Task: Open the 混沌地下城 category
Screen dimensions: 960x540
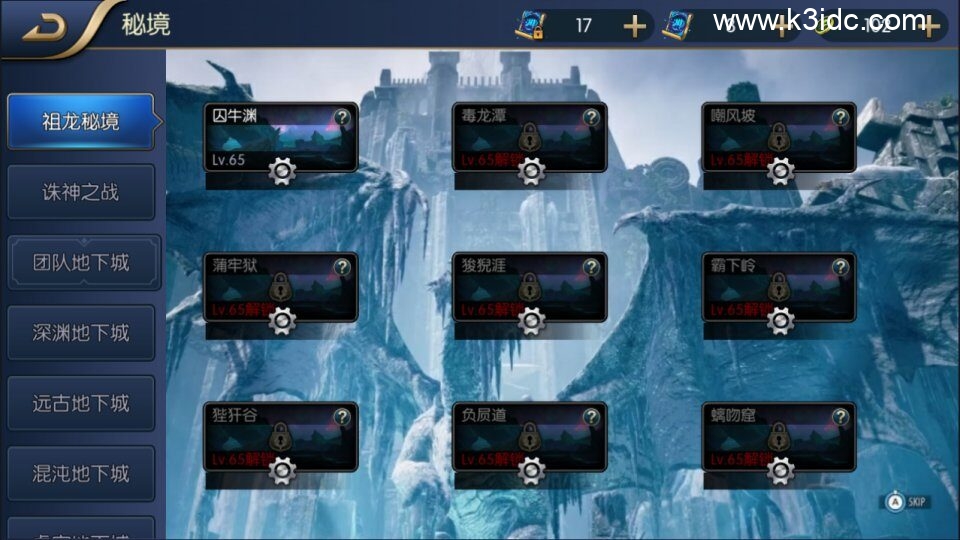Action: coord(81,473)
